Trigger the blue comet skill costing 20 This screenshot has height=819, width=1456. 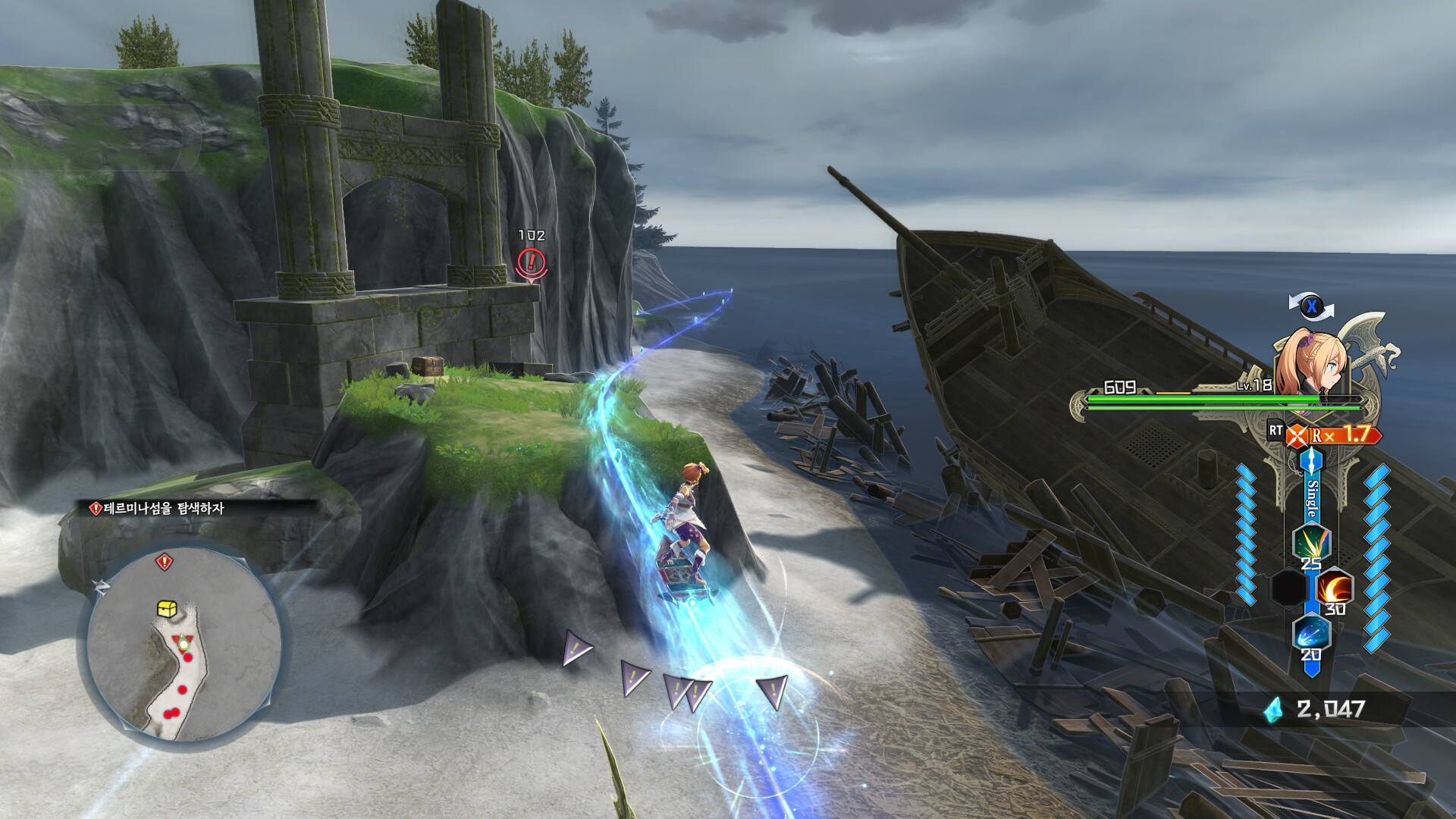click(x=1310, y=634)
